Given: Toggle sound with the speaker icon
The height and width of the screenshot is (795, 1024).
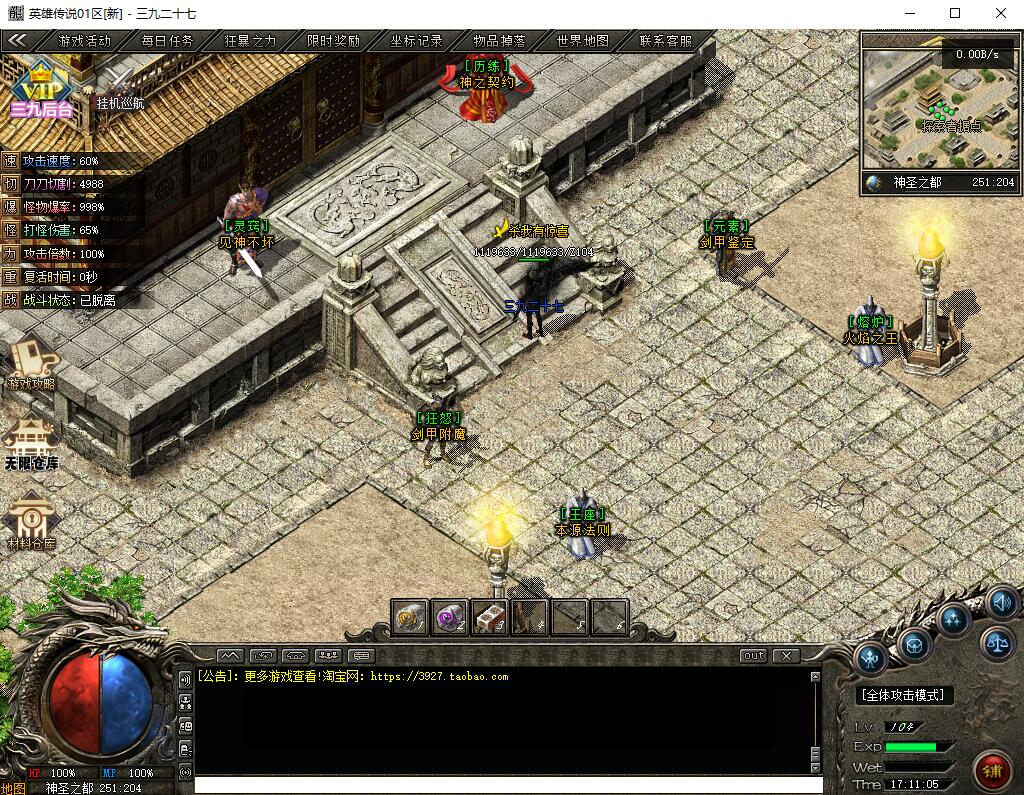Looking at the screenshot, I should click(x=1002, y=602).
